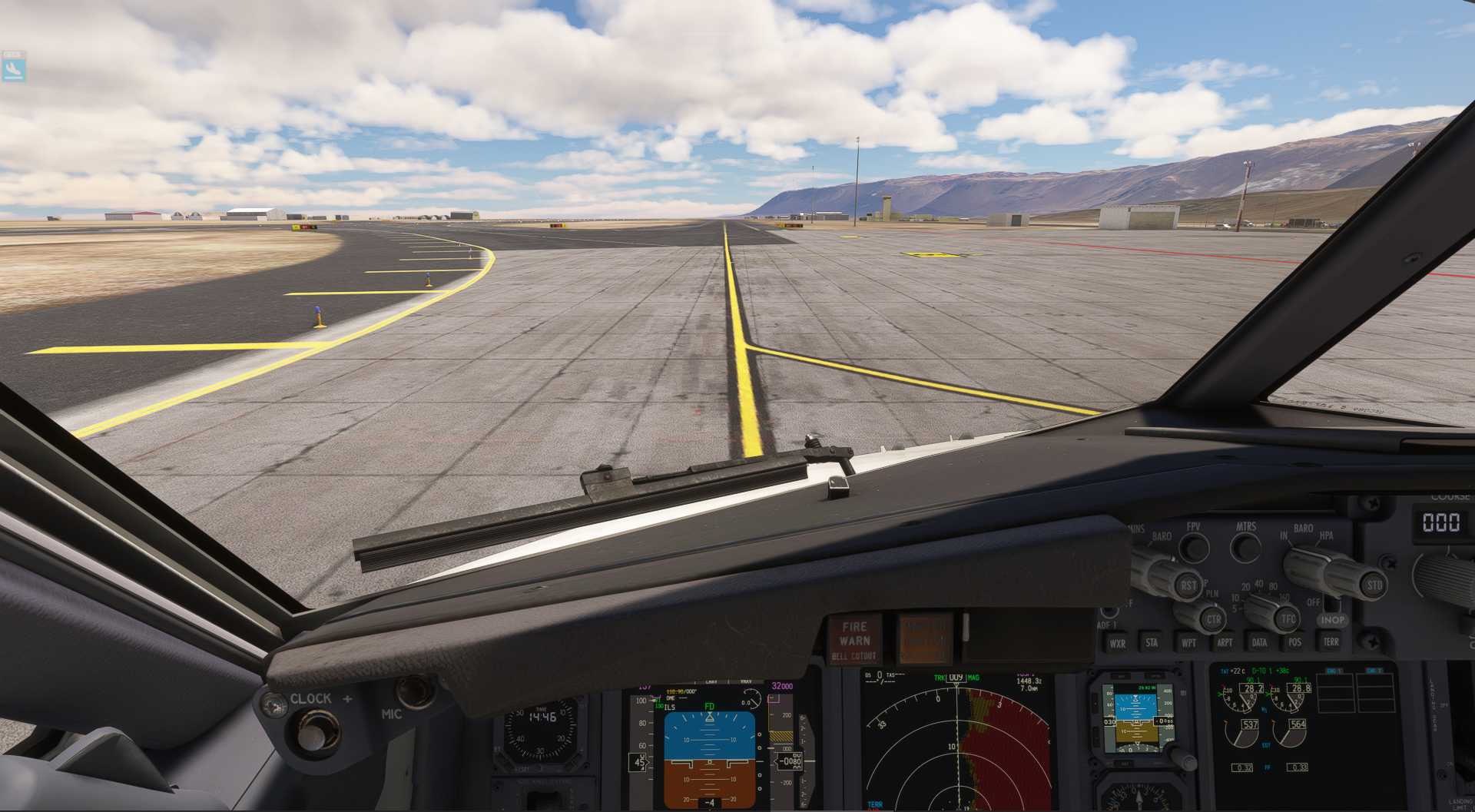Image resolution: width=1475 pixels, height=812 pixels.
Task: Push the minimums RST reset button
Action: coord(1187,586)
